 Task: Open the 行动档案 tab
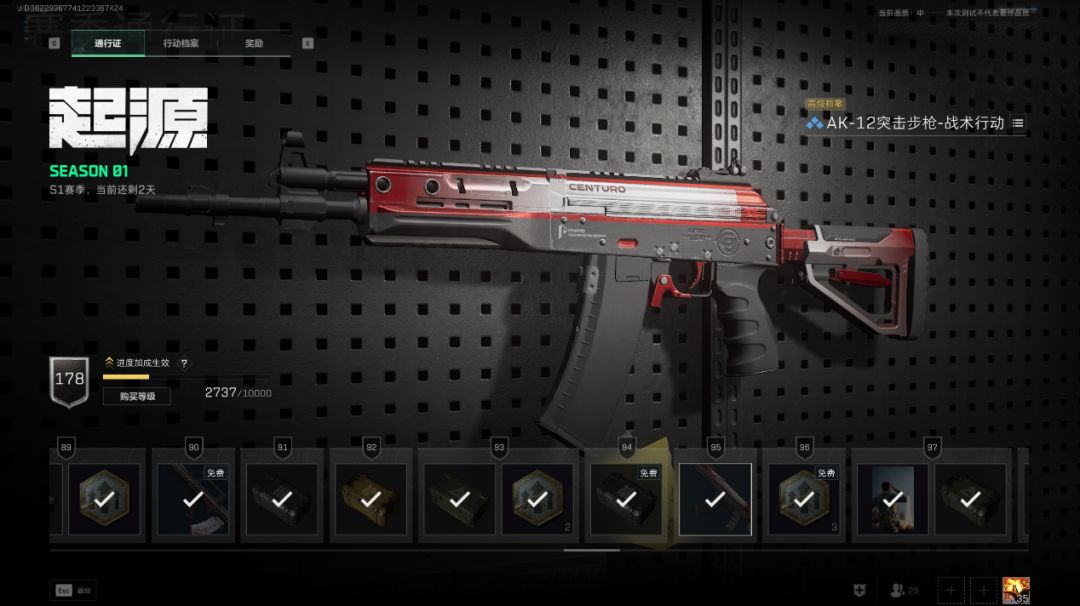pyautogui.click(x=181, y=43)
